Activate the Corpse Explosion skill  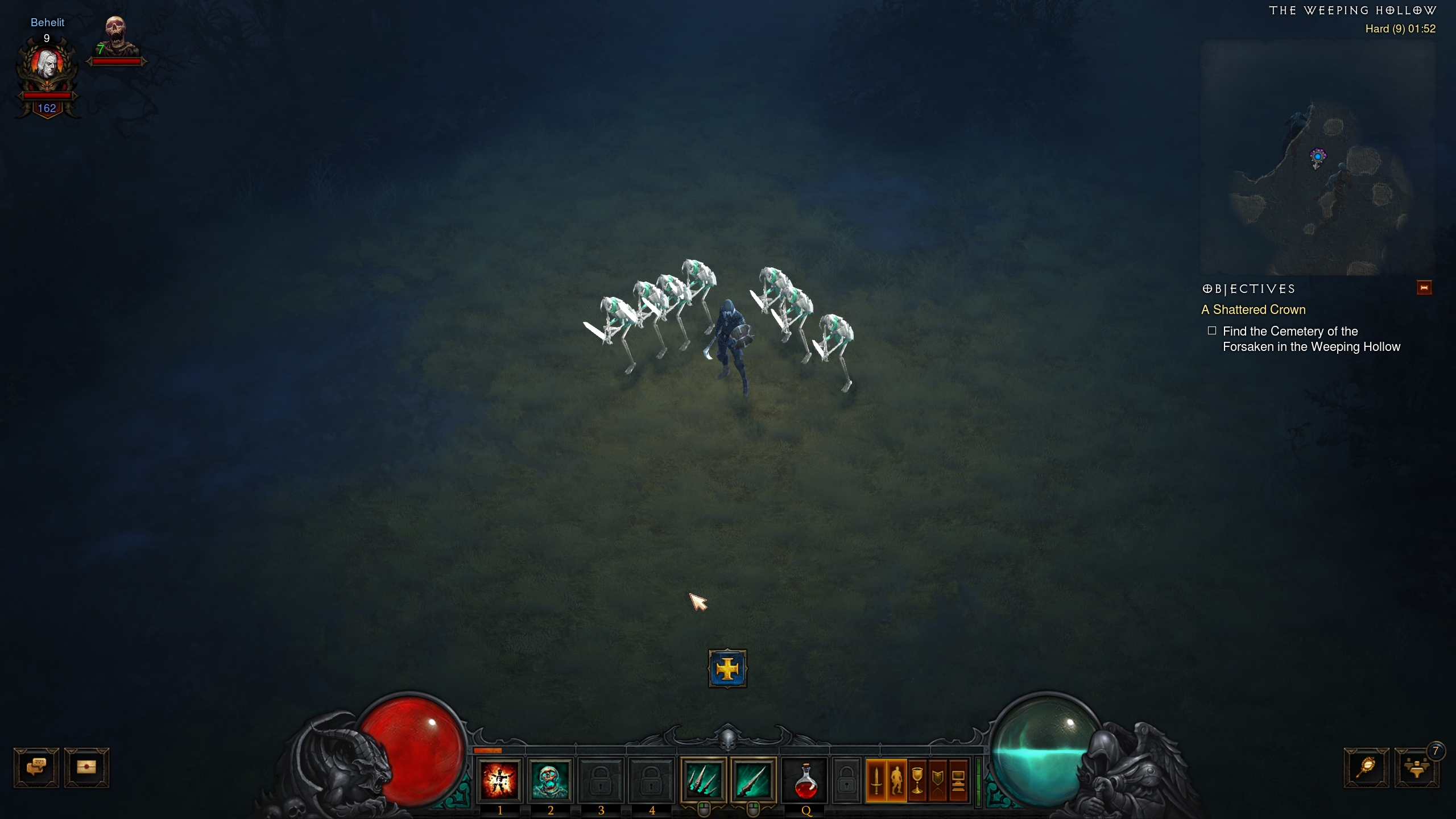pyautogui.click(x=499, y=780)
